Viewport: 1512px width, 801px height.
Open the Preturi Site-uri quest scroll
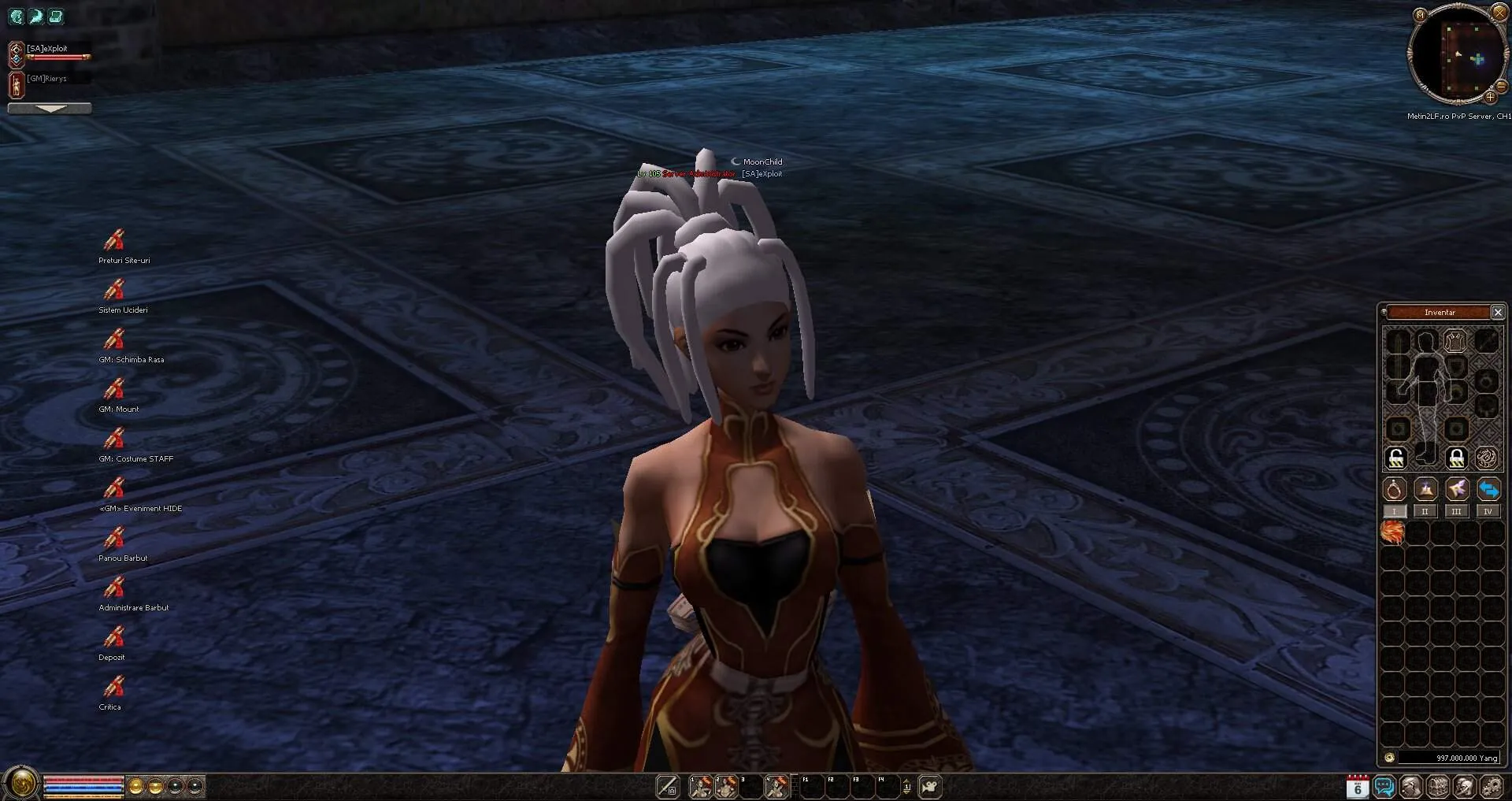pyautogui.click(x=114, y=239)
